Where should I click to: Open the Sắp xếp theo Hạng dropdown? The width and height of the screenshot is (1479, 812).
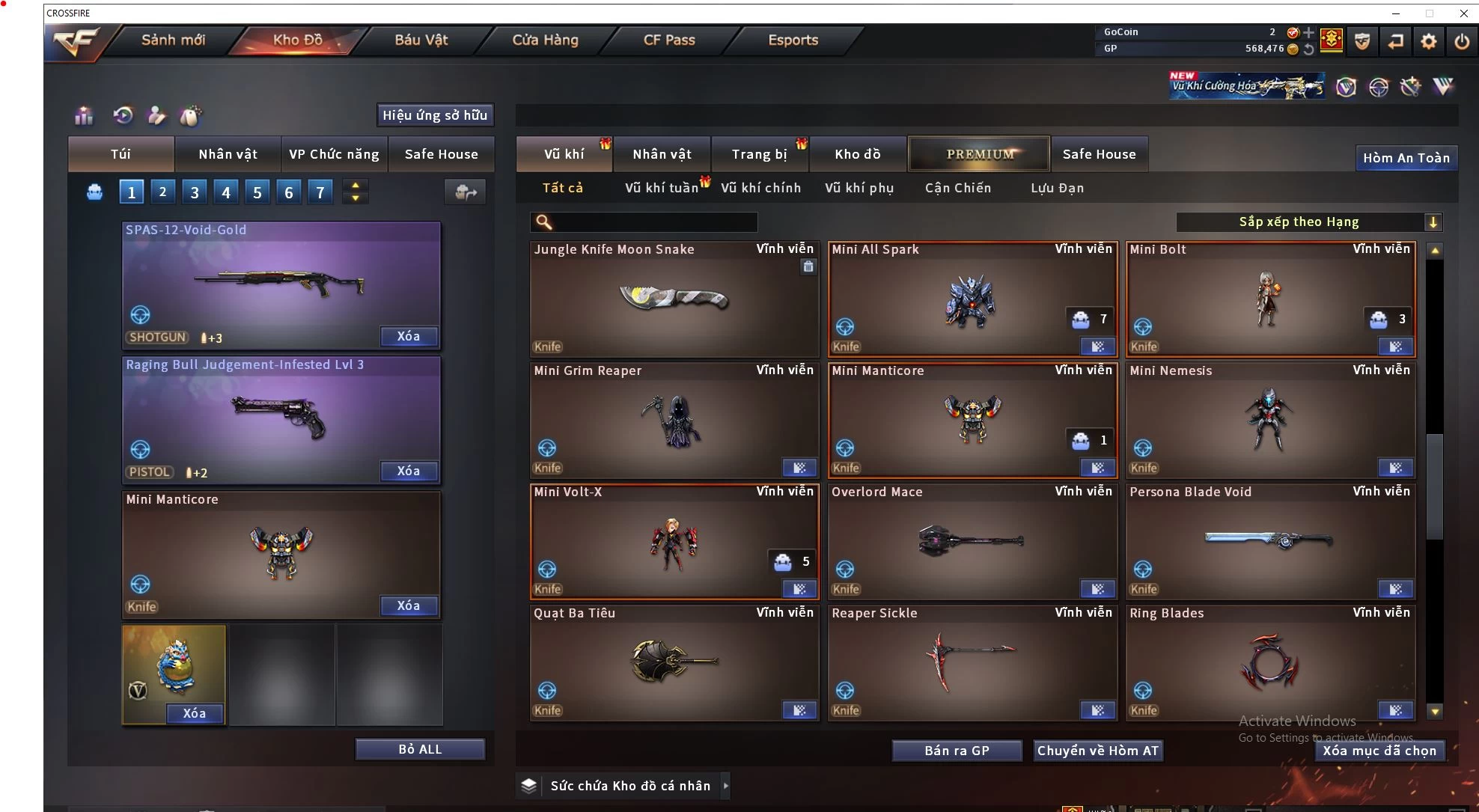[x=1308, y=222]
